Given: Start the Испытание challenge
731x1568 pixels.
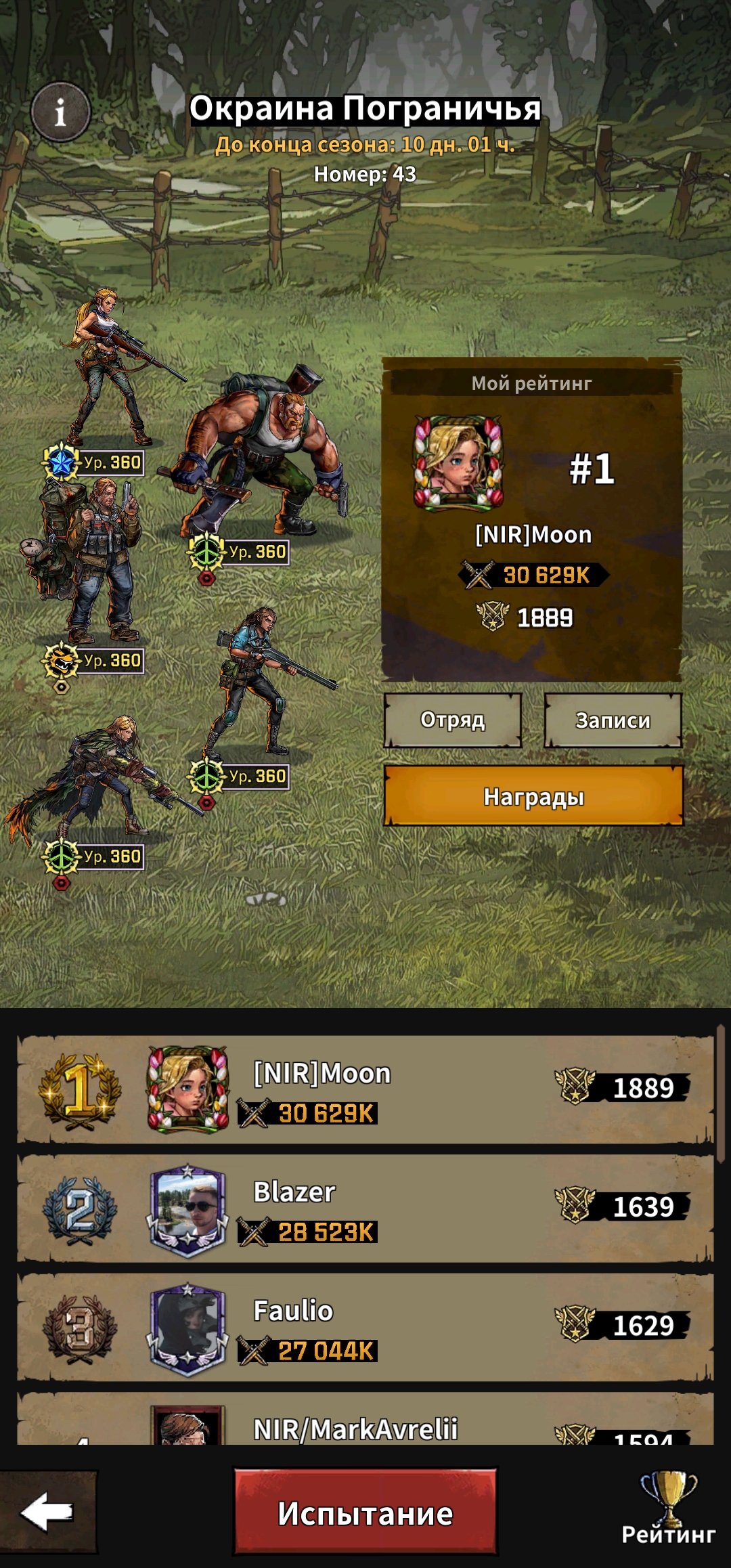Looking at the screenshot, I should pyautogui.click(x=365, y=1512).
